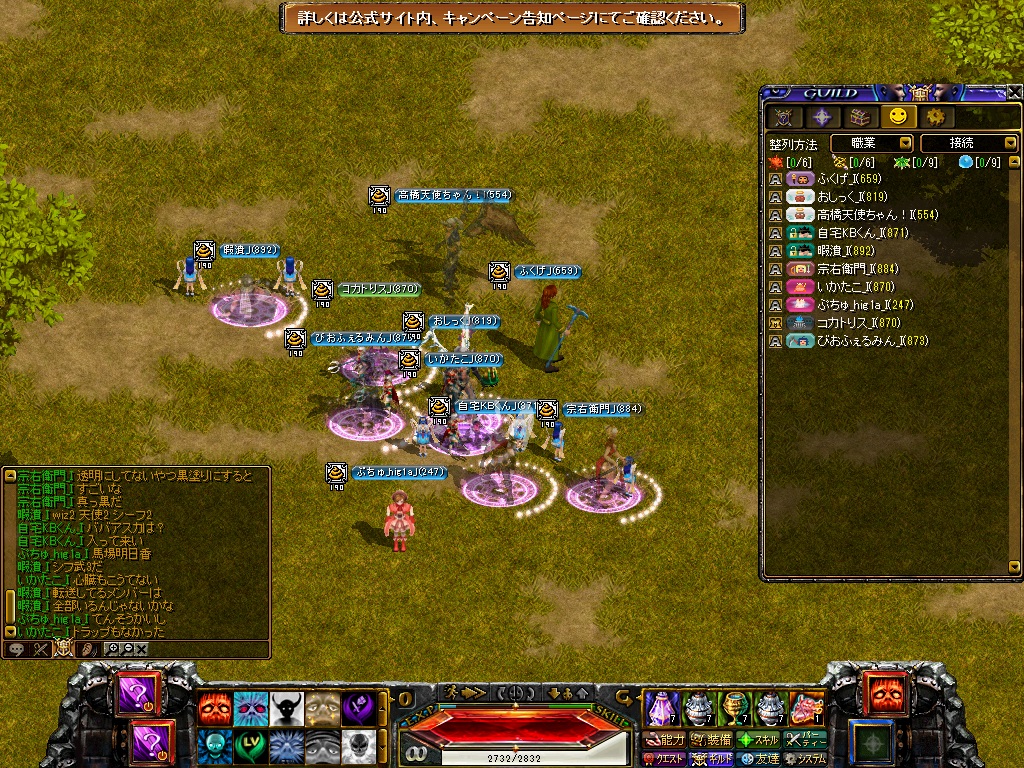The height and width of the screenshot is (768, 1024).
Task: Open the smiley face member tab
Action: [x=898, y=117]
